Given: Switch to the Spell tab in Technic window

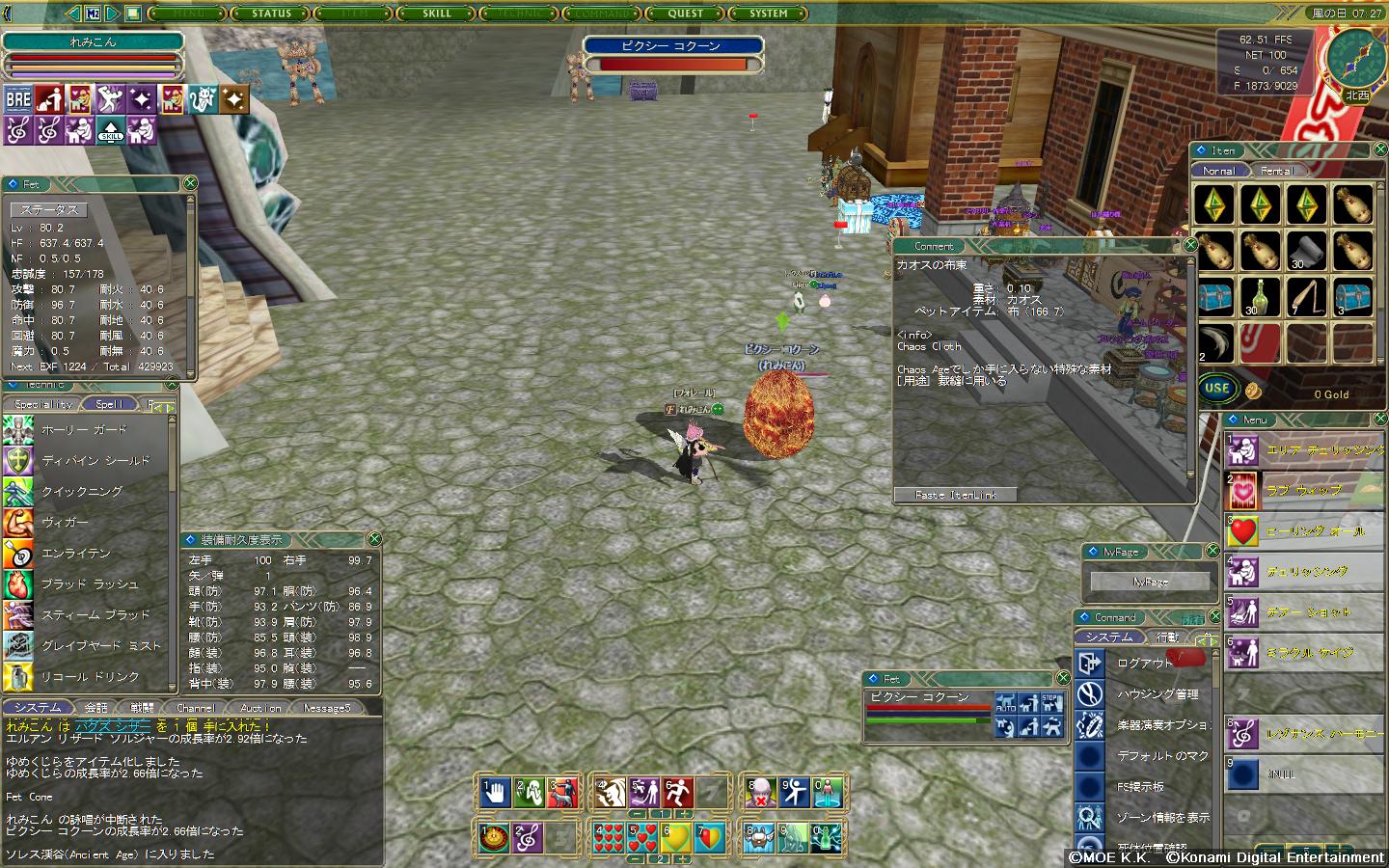Looking at the screenshot, I should [x=109, y=404].
